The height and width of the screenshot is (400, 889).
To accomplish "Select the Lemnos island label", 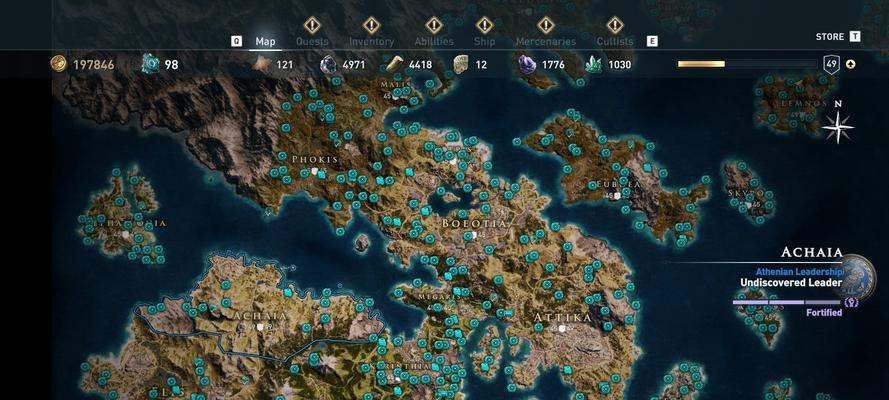I will click(806, 102).
